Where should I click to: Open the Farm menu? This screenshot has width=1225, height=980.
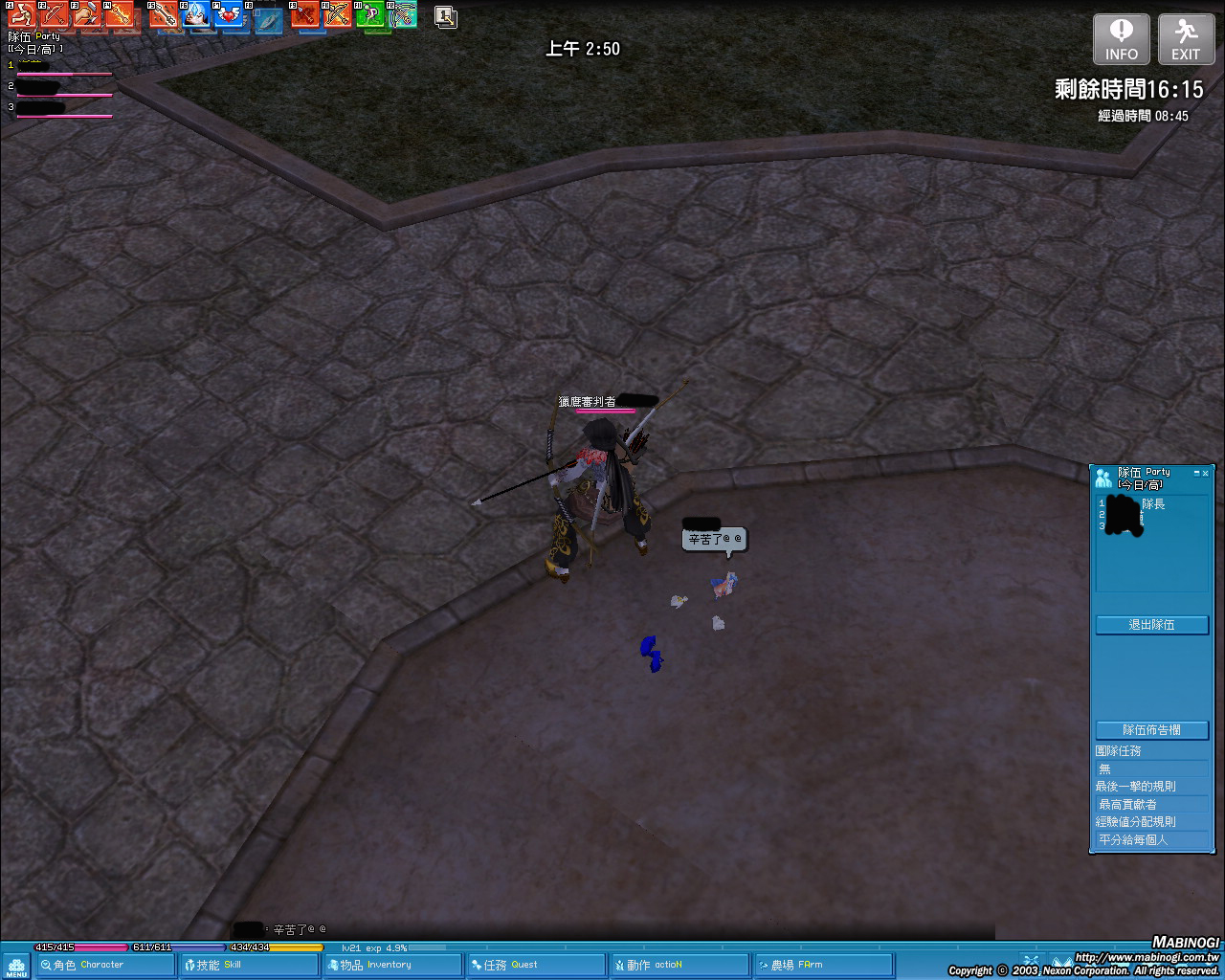tap(823, 965)
